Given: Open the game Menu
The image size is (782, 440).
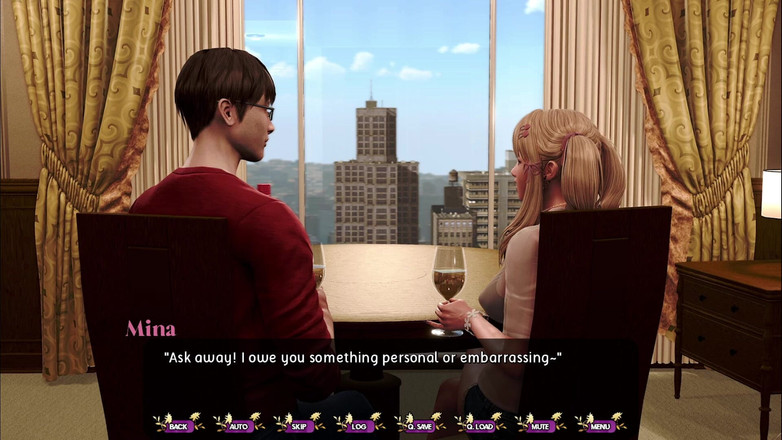Looking at the screenshot, I should pos(600,425).
